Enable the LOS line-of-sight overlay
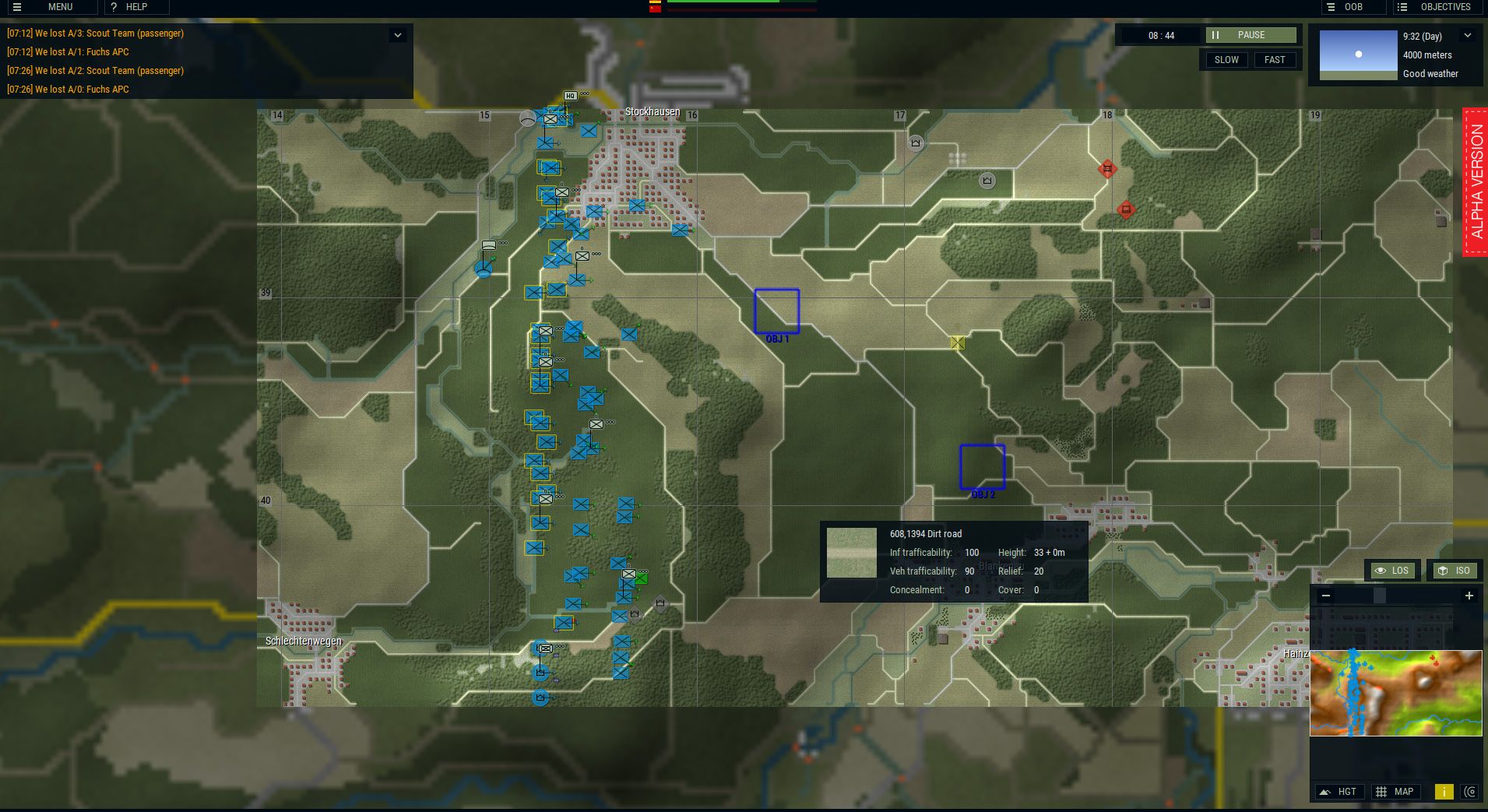Viewport: 1488px width, 812px height. tap(1392, 571)
